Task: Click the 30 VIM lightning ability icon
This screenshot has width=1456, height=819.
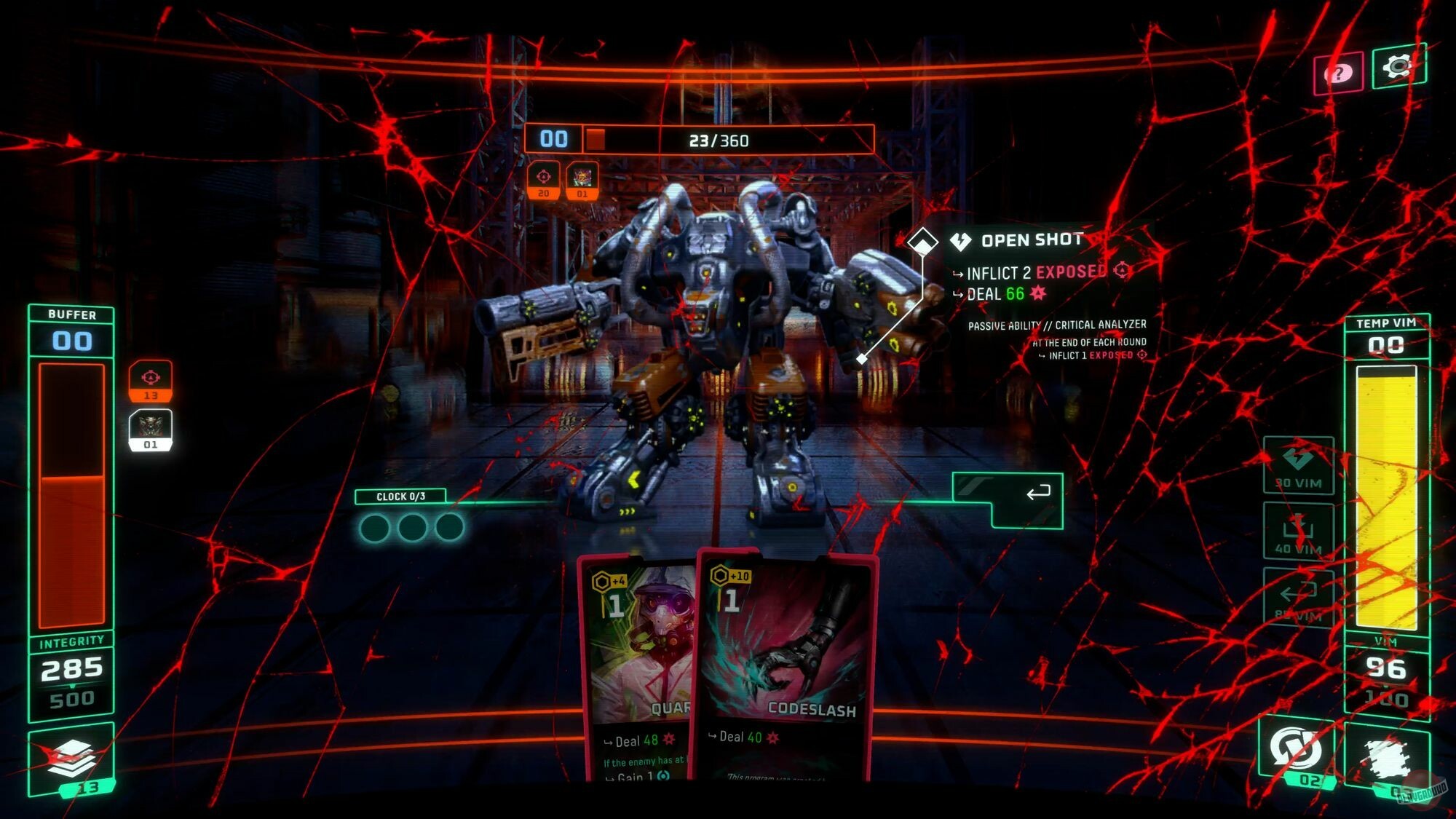Action: pyautogui.click(x=1299, y=466)
